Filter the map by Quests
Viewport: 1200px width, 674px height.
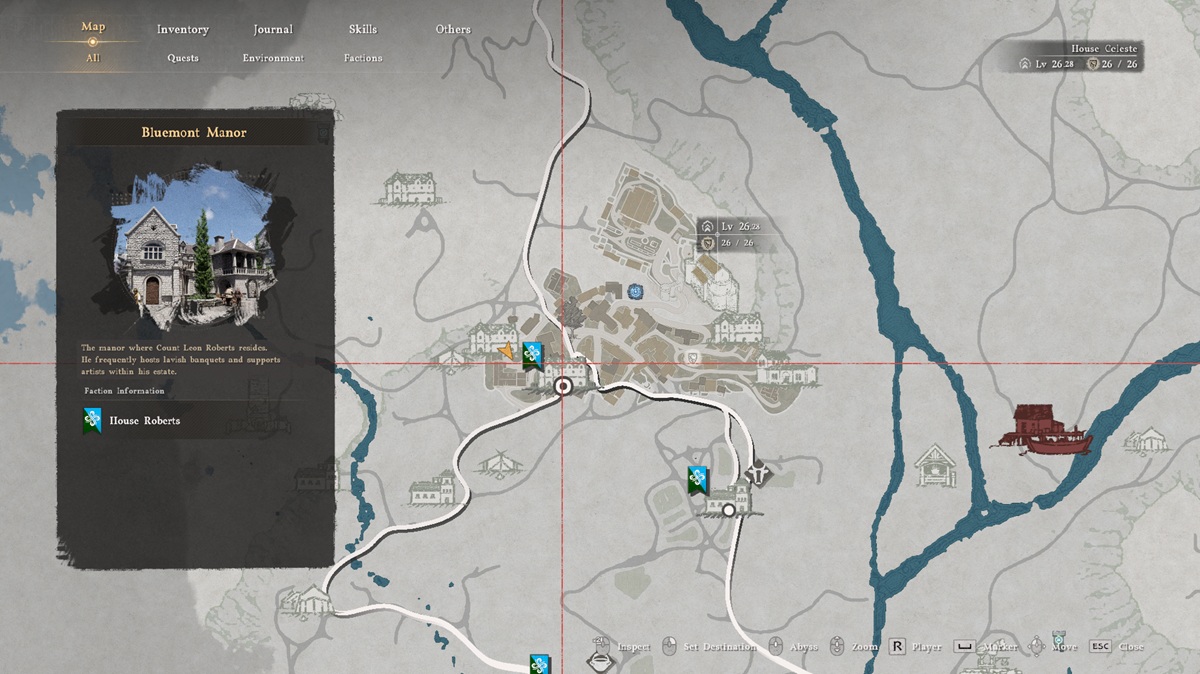point(183,58)
